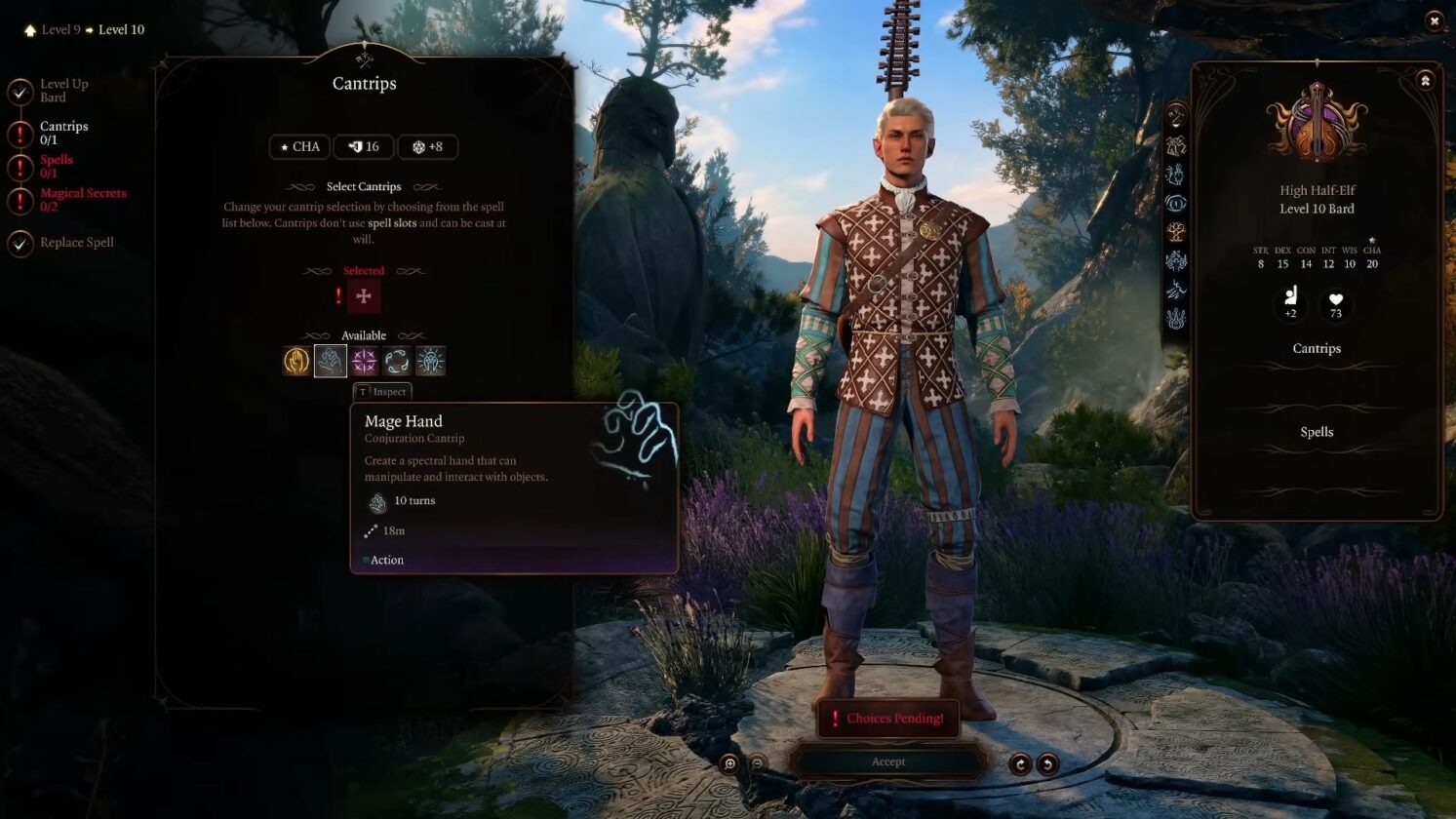1456x819 pixels.
Task: Open the Cantrips level-up step
Action: [x=63, y=133]
